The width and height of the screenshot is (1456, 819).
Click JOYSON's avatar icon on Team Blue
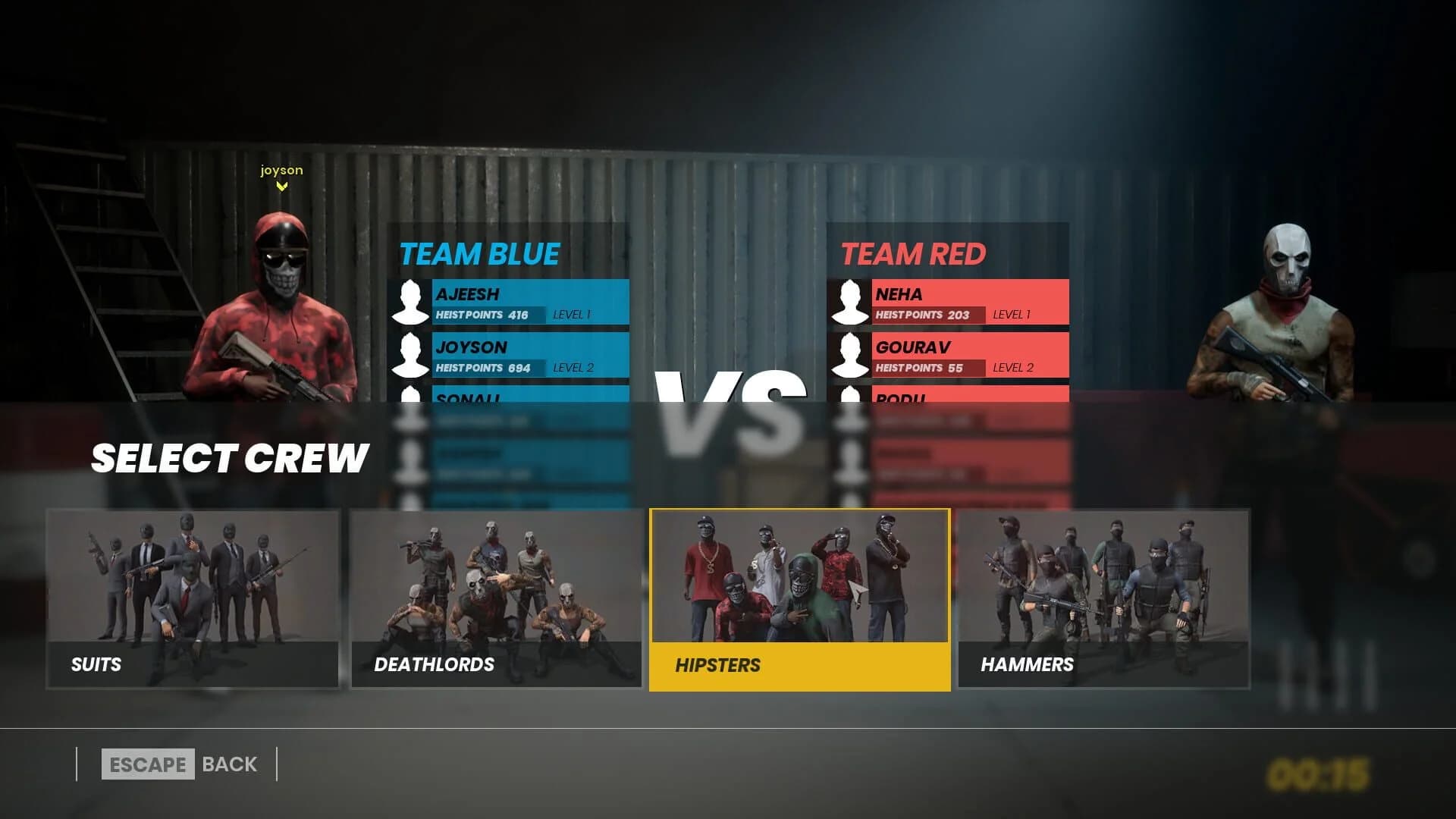(x=412, y=356)
